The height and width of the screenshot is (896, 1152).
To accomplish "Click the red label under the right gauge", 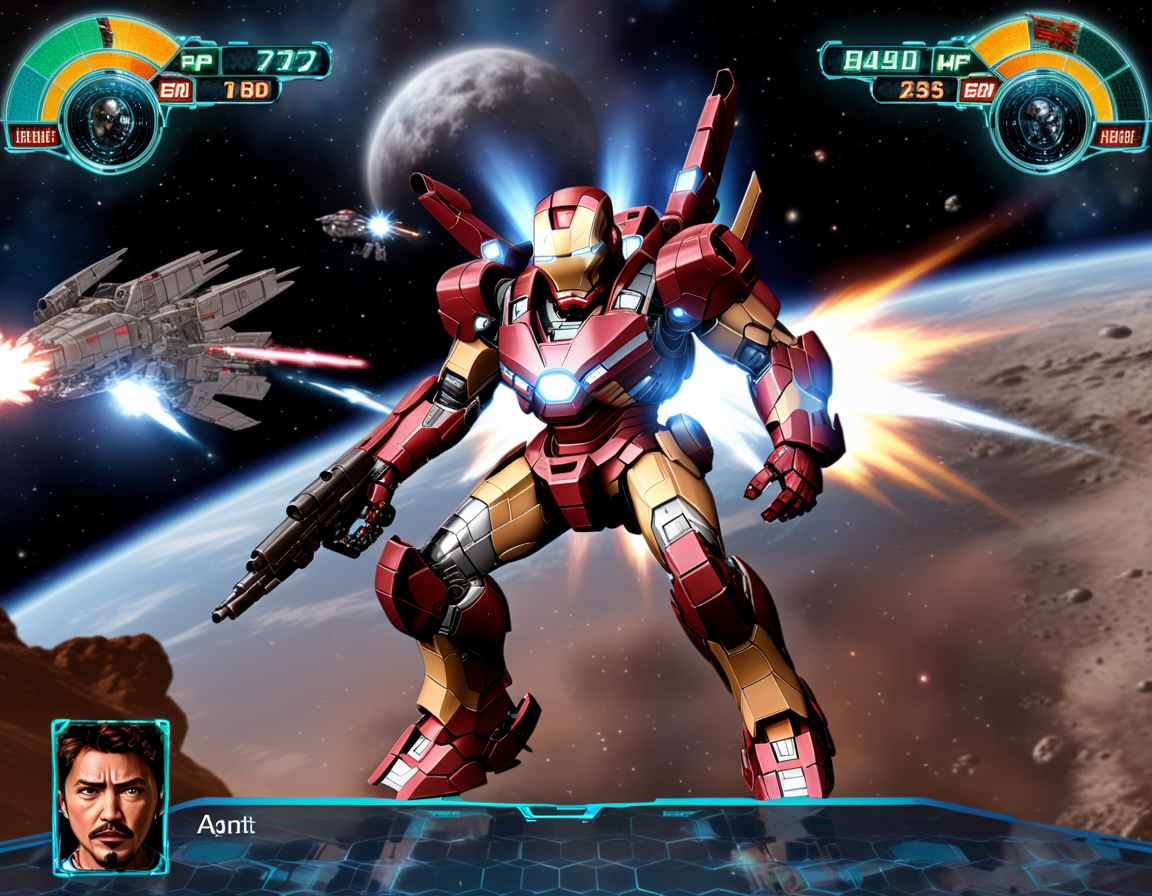I will point(1117,137).
